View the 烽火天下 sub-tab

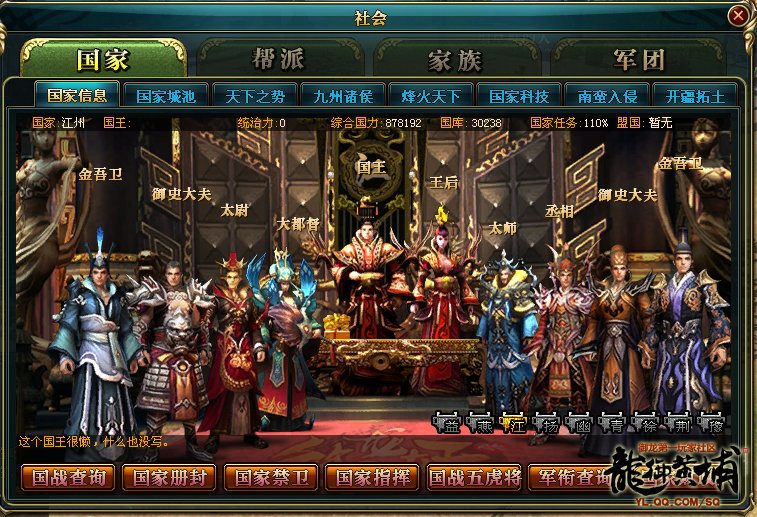point(430,96)
